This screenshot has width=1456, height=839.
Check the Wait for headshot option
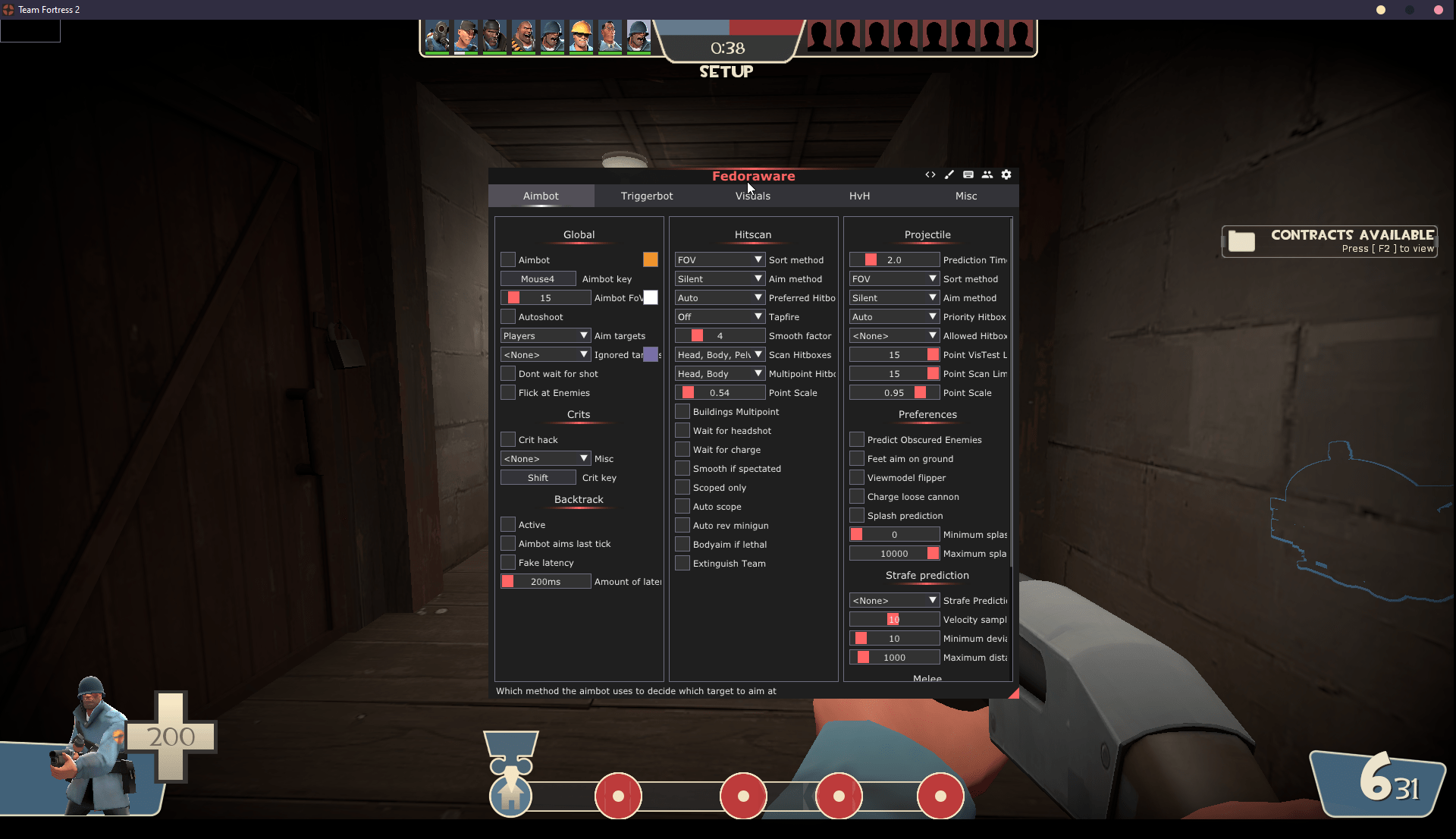tap(682, 430)
